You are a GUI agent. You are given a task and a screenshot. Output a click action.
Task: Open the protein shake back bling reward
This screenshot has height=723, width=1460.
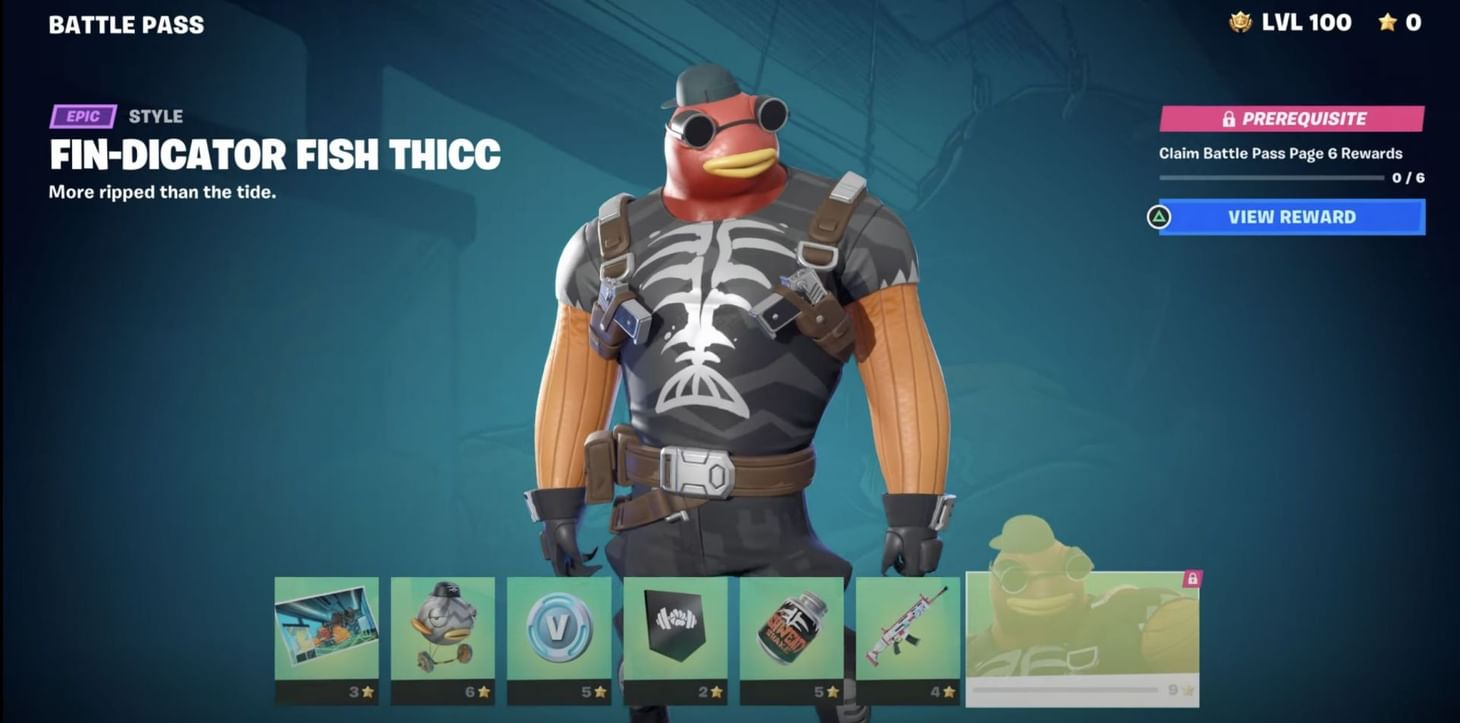pyautogui.click(x=790, y=630)
